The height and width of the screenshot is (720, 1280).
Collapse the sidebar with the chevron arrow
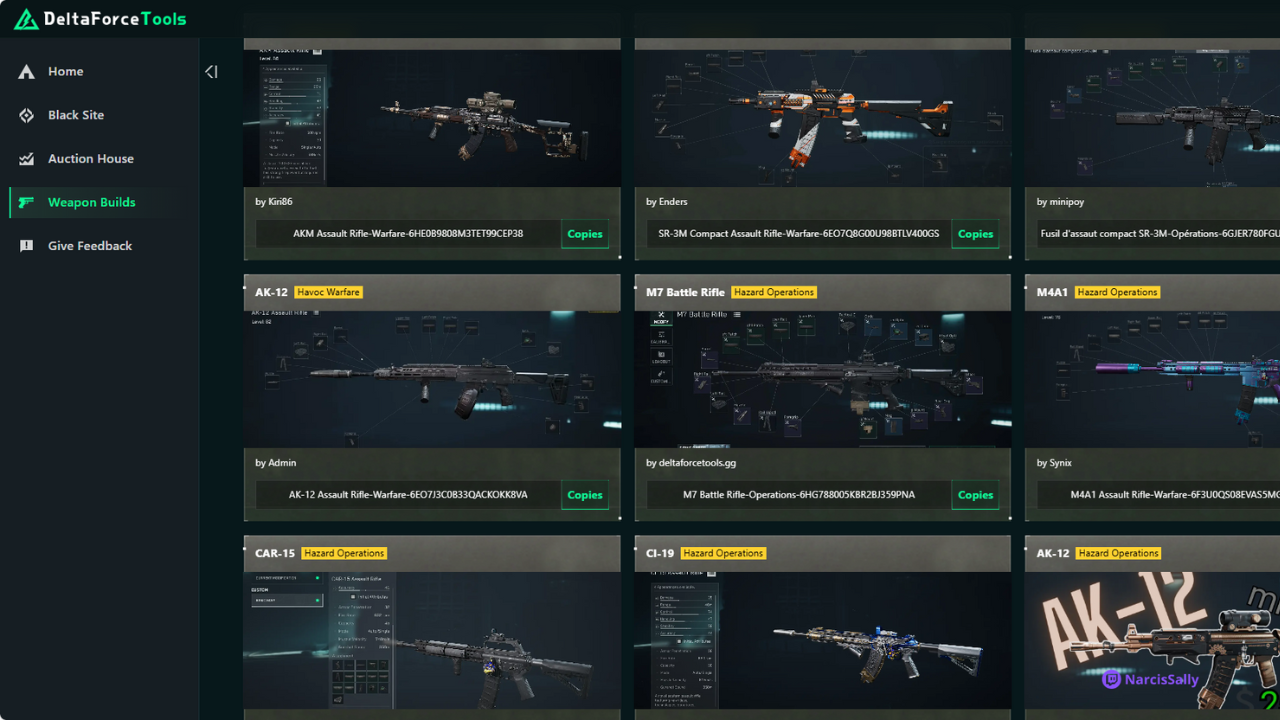point(211,71)
